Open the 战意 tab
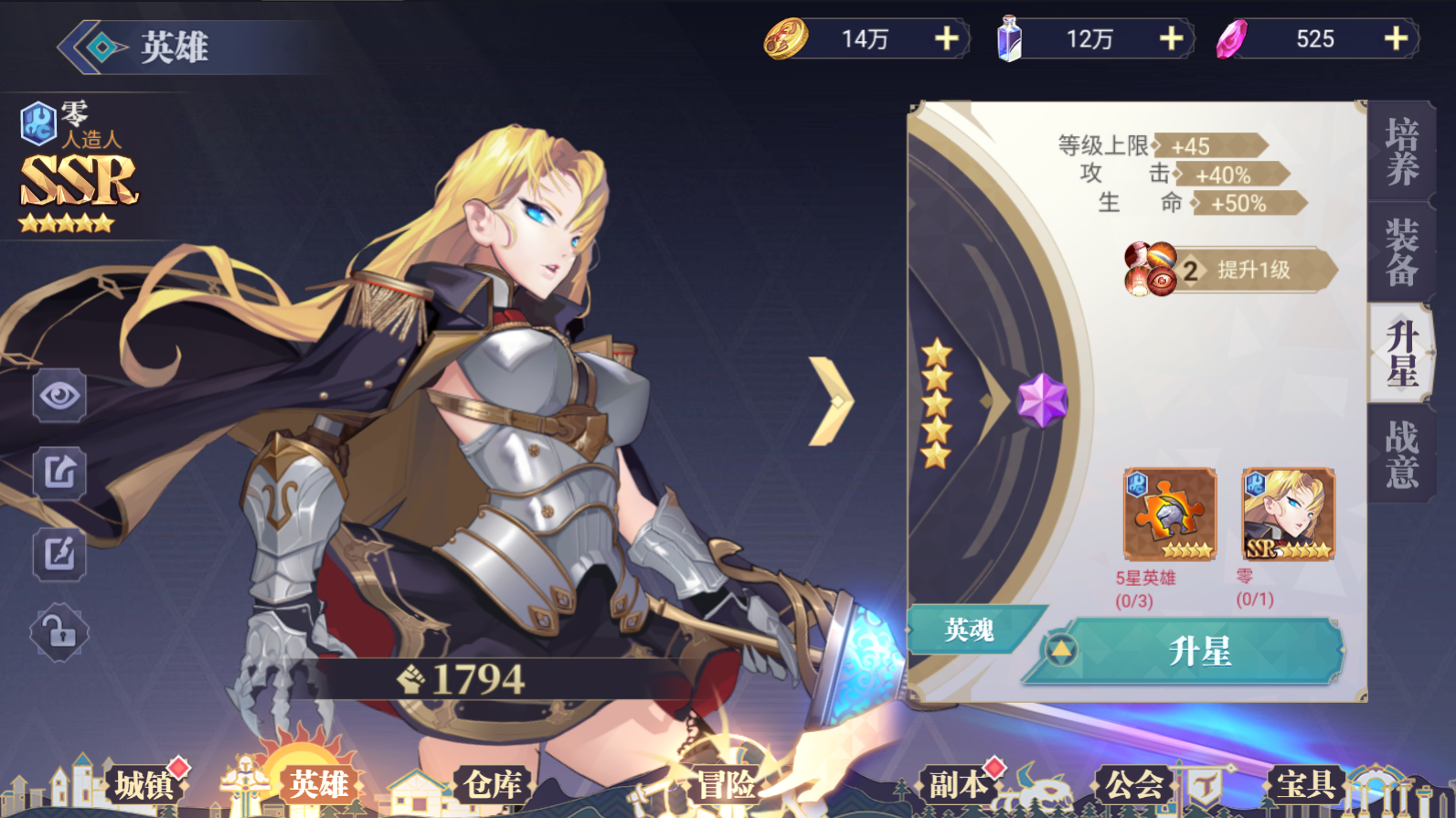The width and height of the screenshot is (1456, 818). point(1400,453)
